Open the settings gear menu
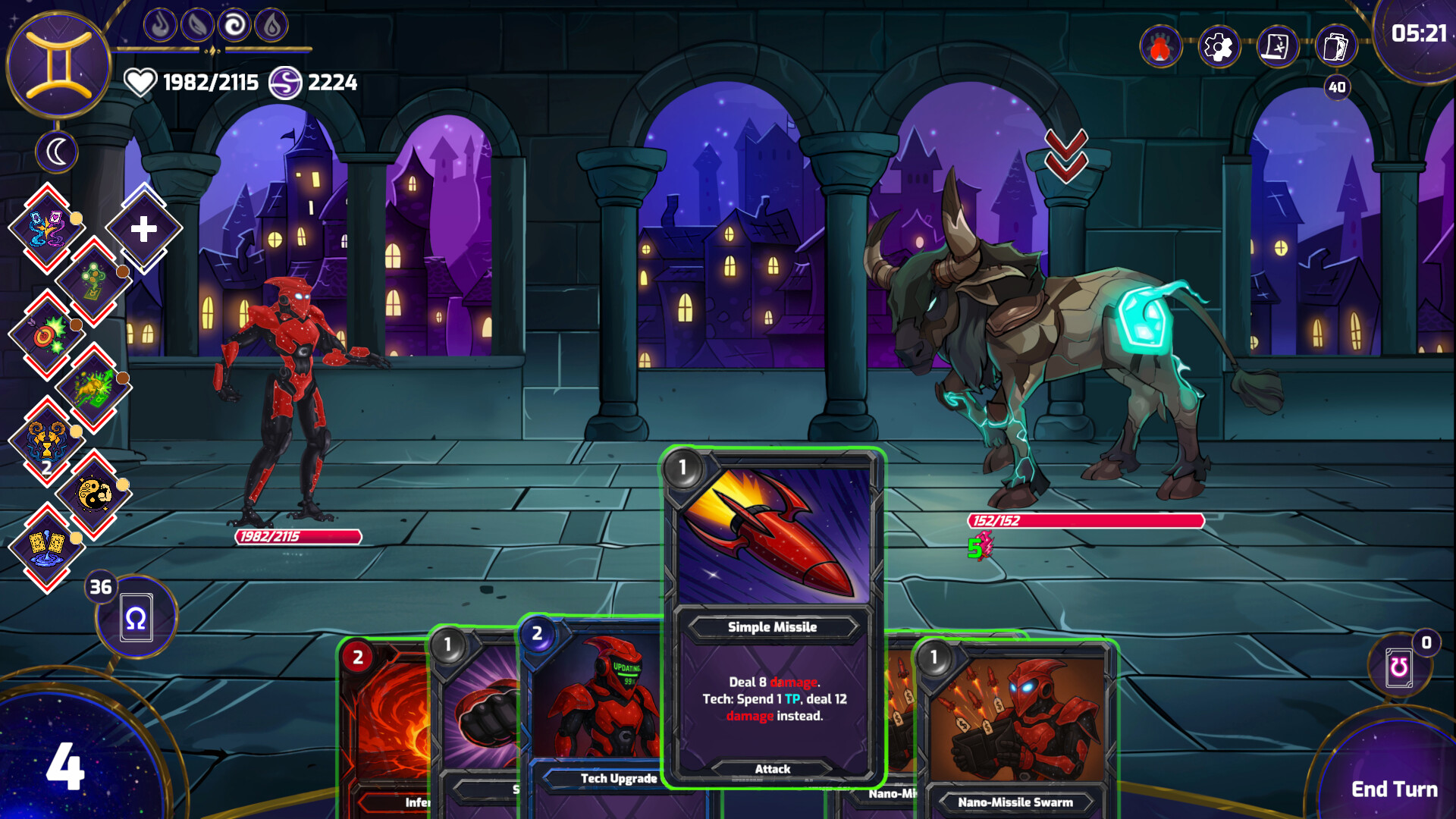 click(1219, 48)
